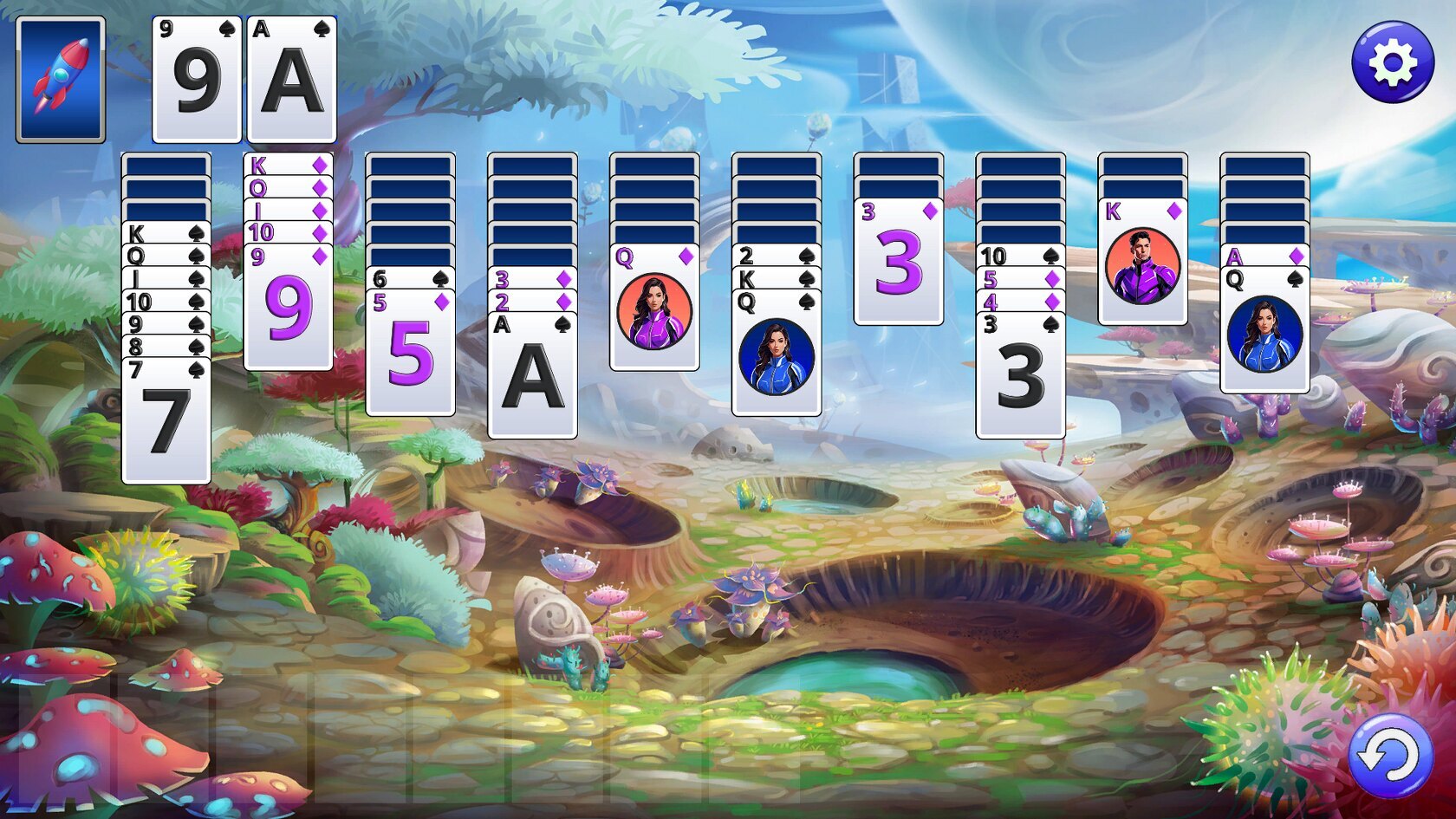Select the nine of spades beside the rocket deck
The width and height of the screenshot is (1456, 819).
coord(197,80)
